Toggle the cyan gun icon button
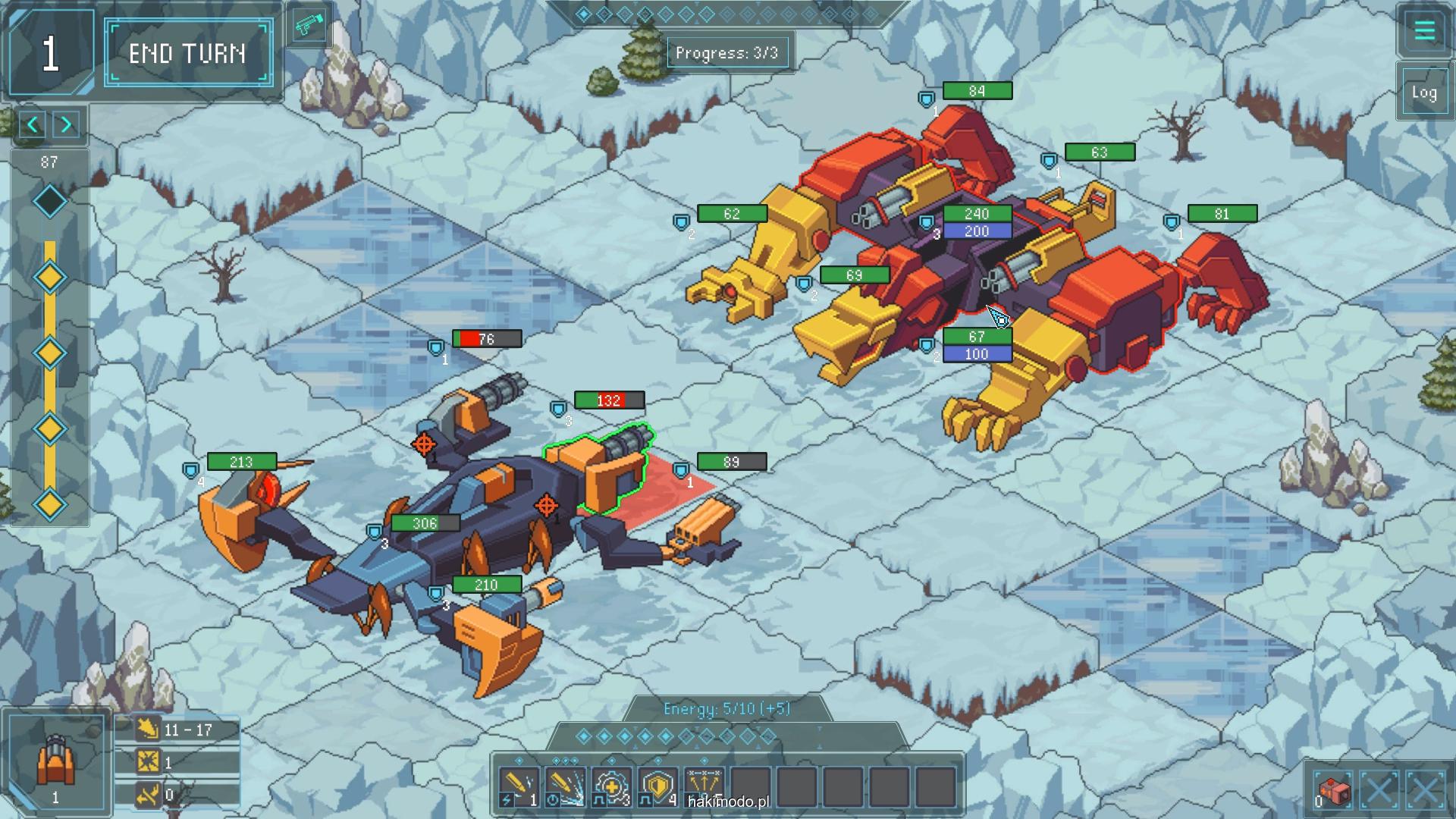 [308, 27]
